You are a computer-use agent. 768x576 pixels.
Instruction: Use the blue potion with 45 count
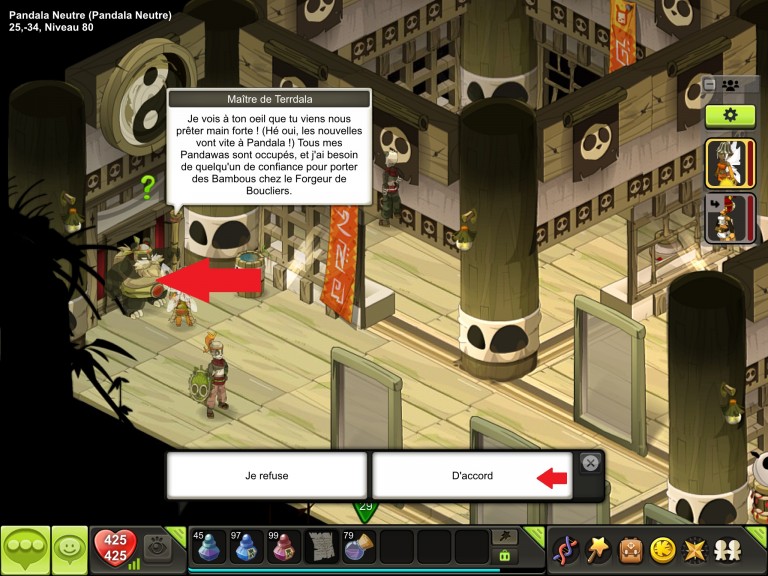click(209, 547)
